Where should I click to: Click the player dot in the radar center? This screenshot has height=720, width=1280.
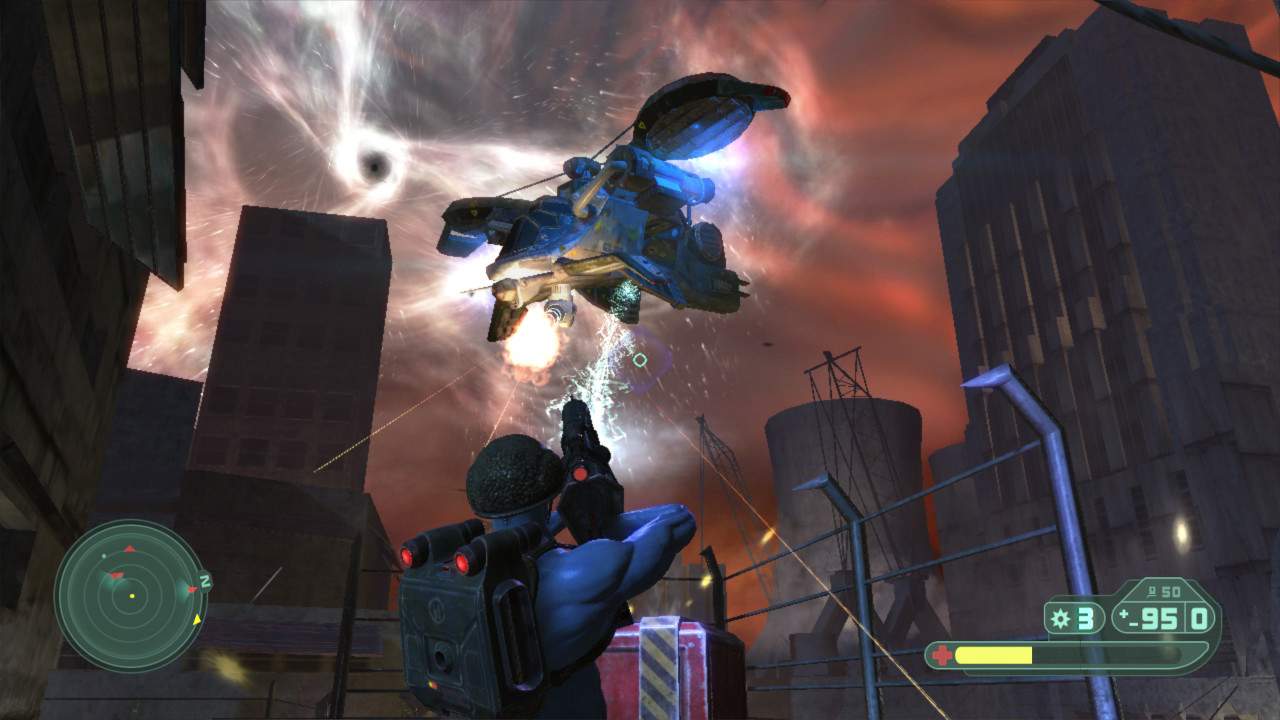coord(132,597)
